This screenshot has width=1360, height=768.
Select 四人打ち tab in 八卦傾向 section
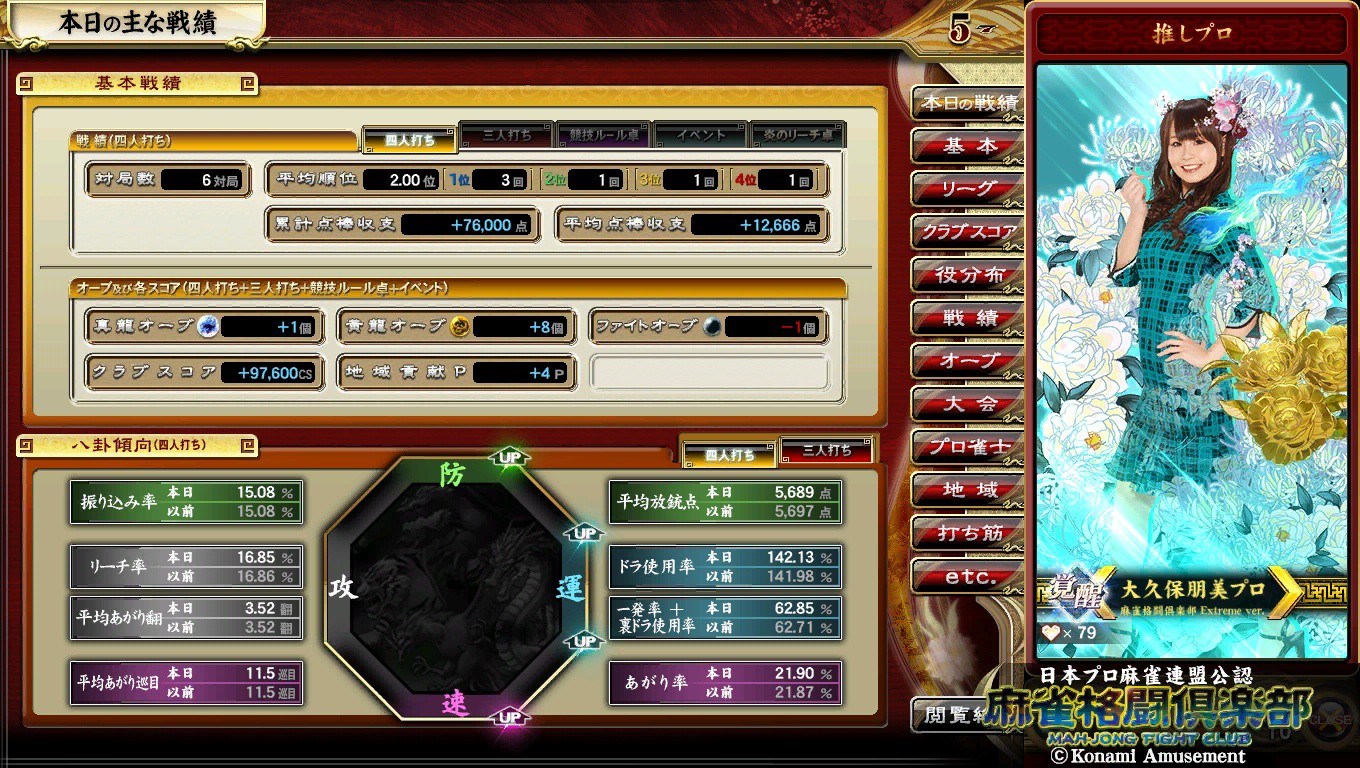click(x=730, y=454)
